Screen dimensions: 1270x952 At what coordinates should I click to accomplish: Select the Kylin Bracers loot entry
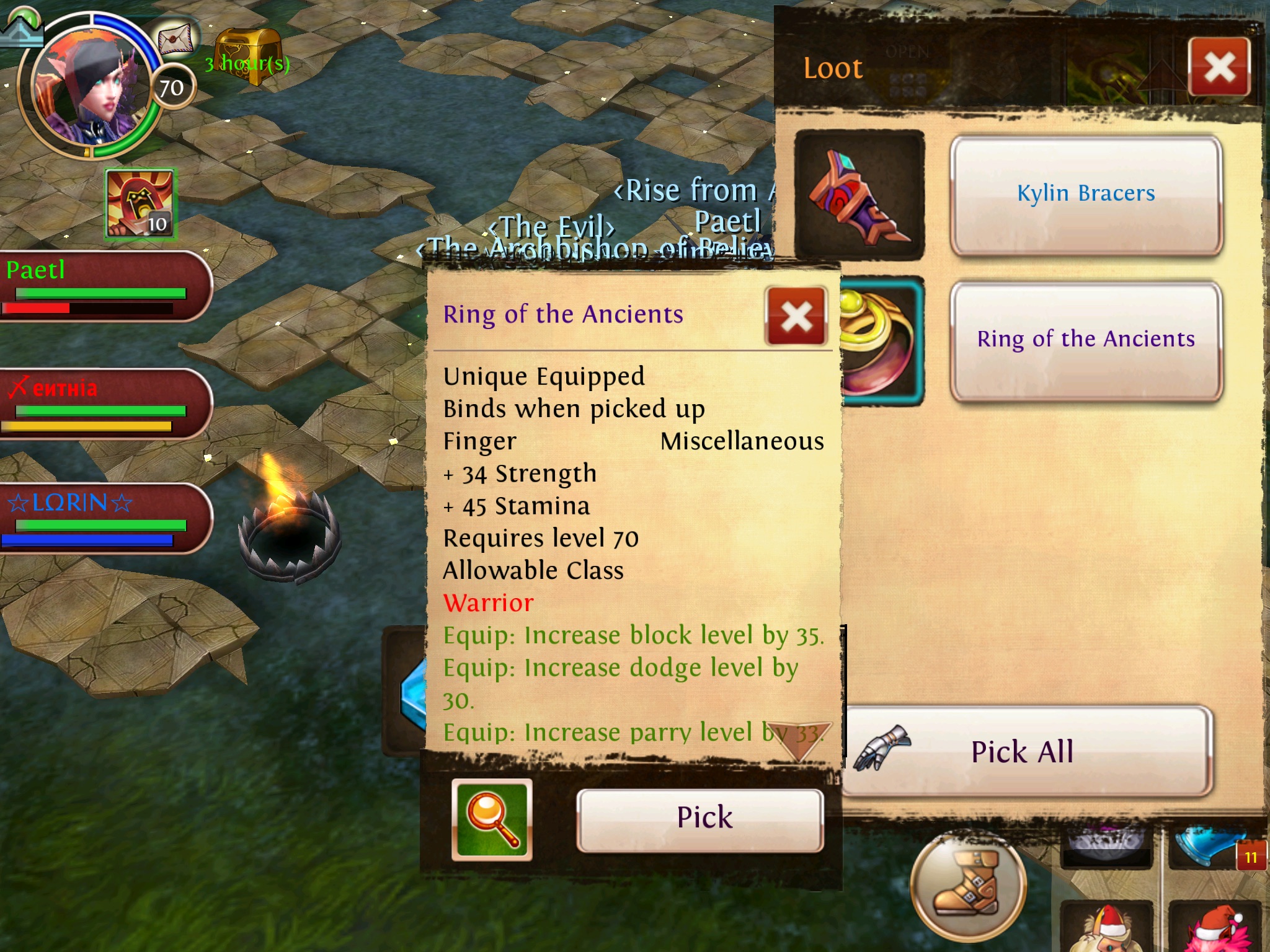click(x=1086, y=195)
